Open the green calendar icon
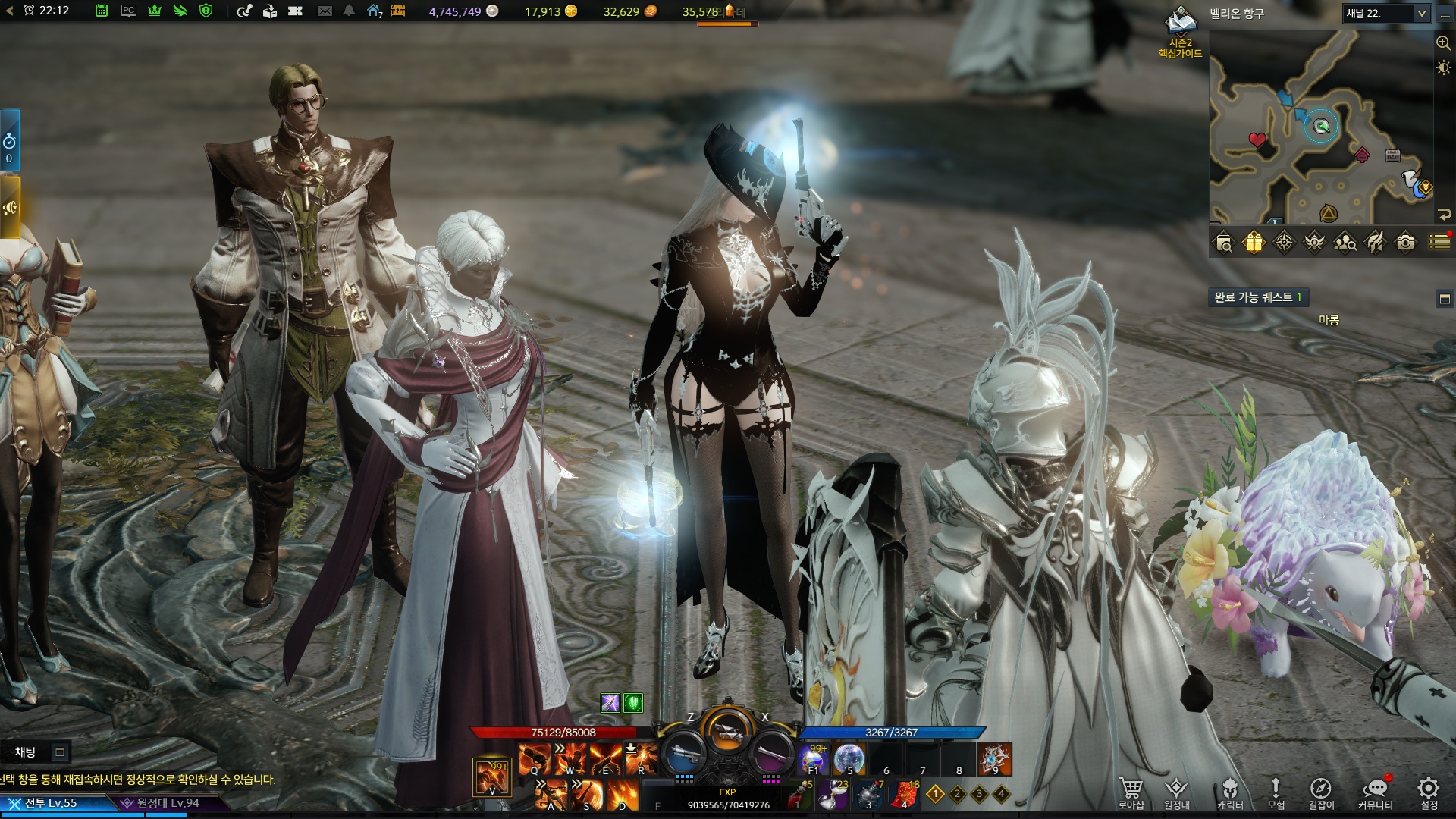 tap(102, 11)
